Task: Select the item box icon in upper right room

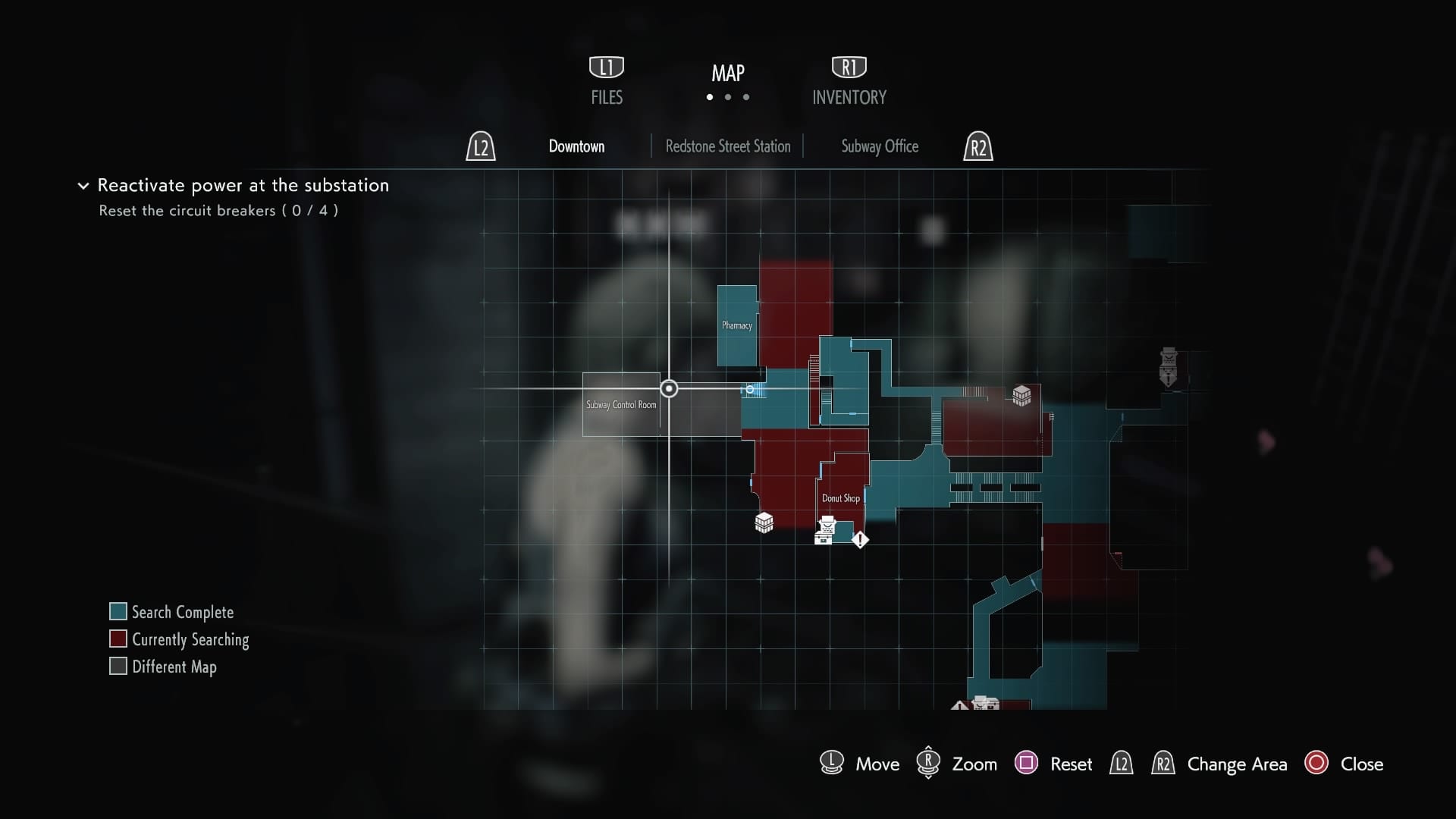Action: click(1021, 395)
